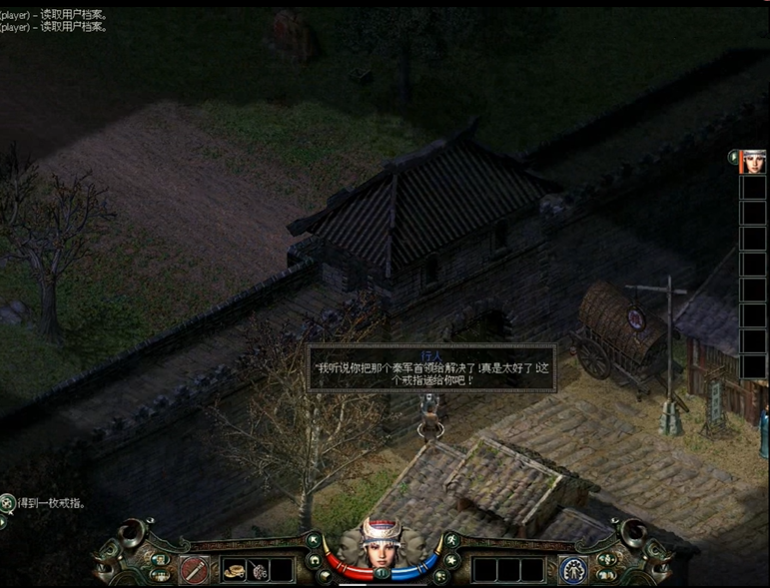Screen dimensions: 770x588
Task: Expand the arrow button below the message log icon
Action: click(3, 521)
